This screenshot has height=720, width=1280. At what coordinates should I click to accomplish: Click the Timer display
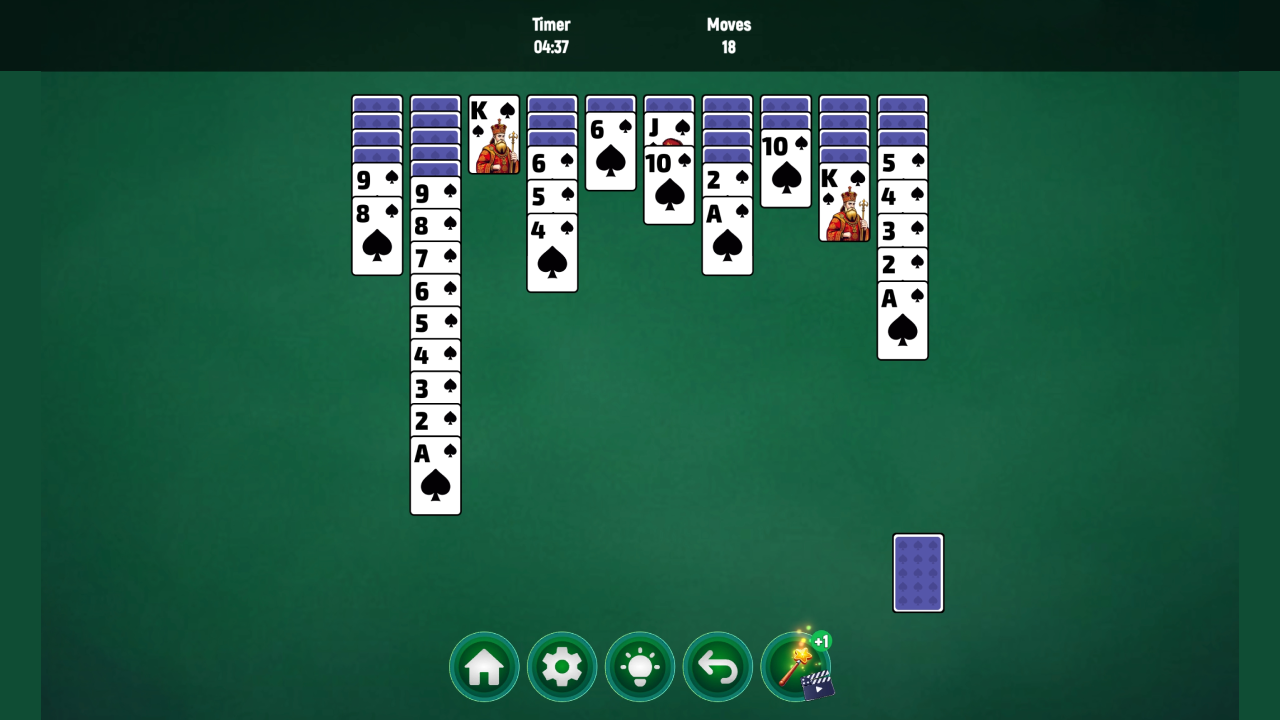tap(553, 35)
